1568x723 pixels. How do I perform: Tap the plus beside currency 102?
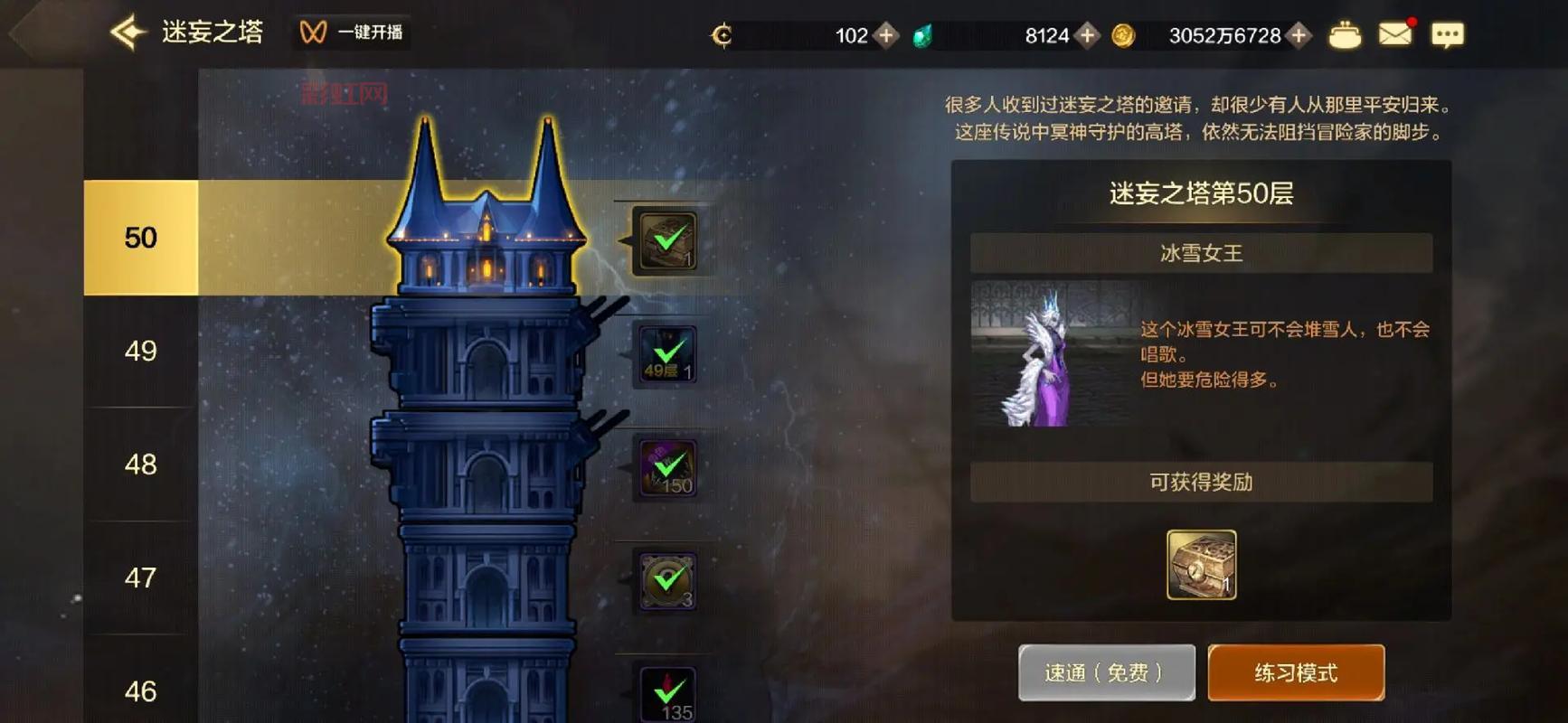[885, 34]
